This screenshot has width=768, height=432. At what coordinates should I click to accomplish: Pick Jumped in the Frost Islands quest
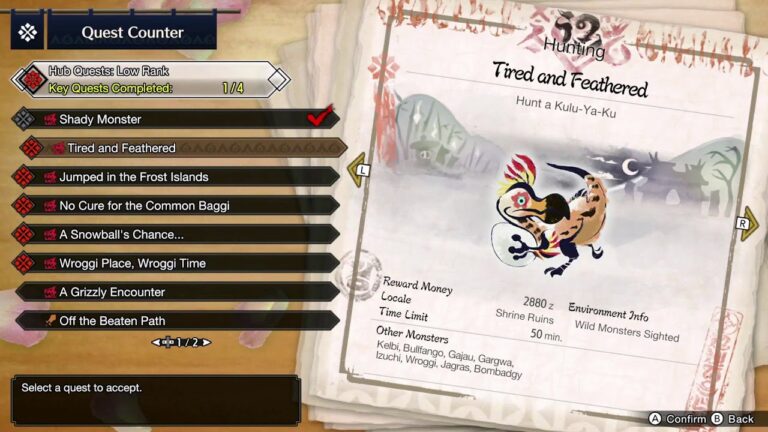click(x=175, y=177)
